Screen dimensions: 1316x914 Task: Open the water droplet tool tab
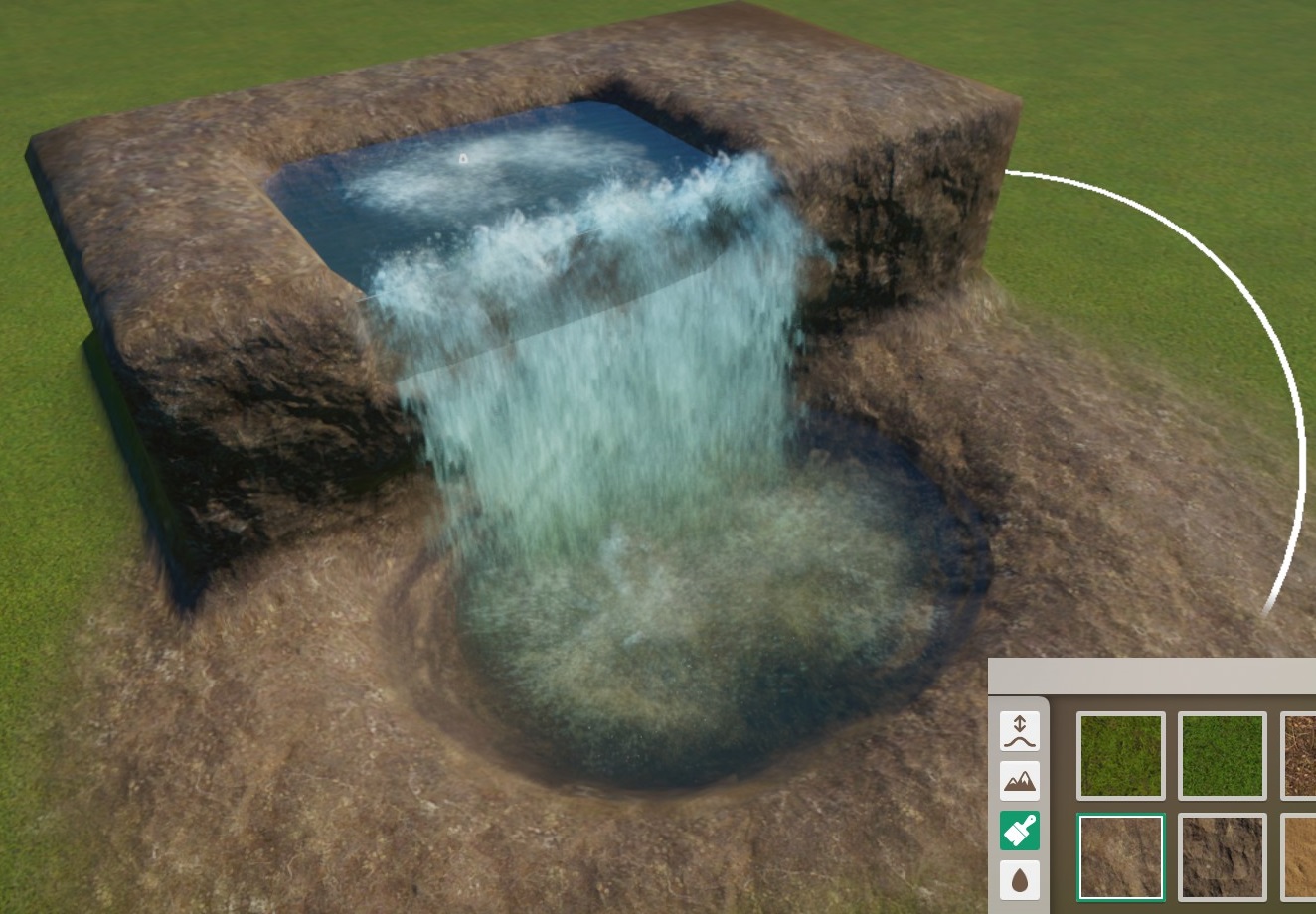(1019, 880)
